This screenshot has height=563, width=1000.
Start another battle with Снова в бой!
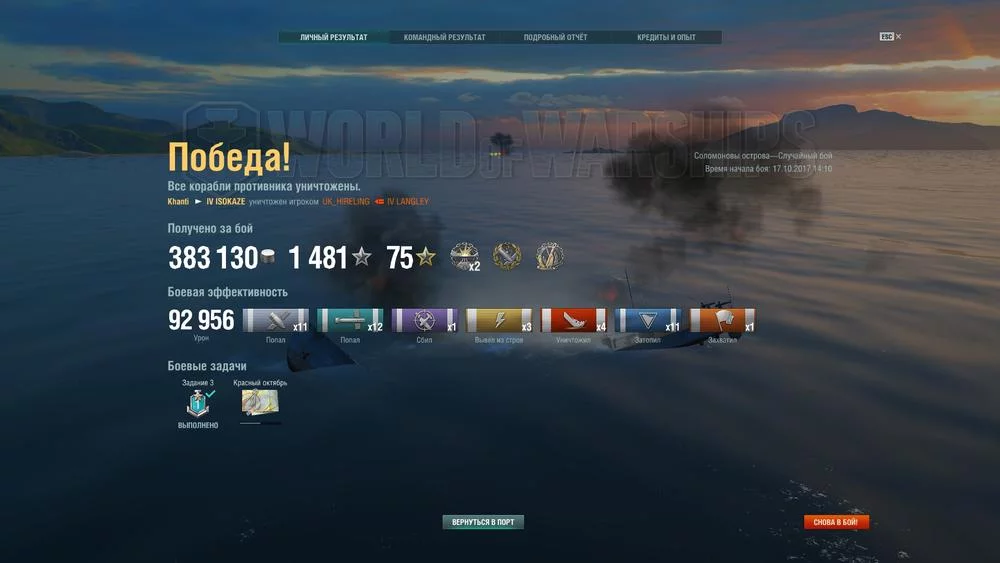tap(836, 522)
